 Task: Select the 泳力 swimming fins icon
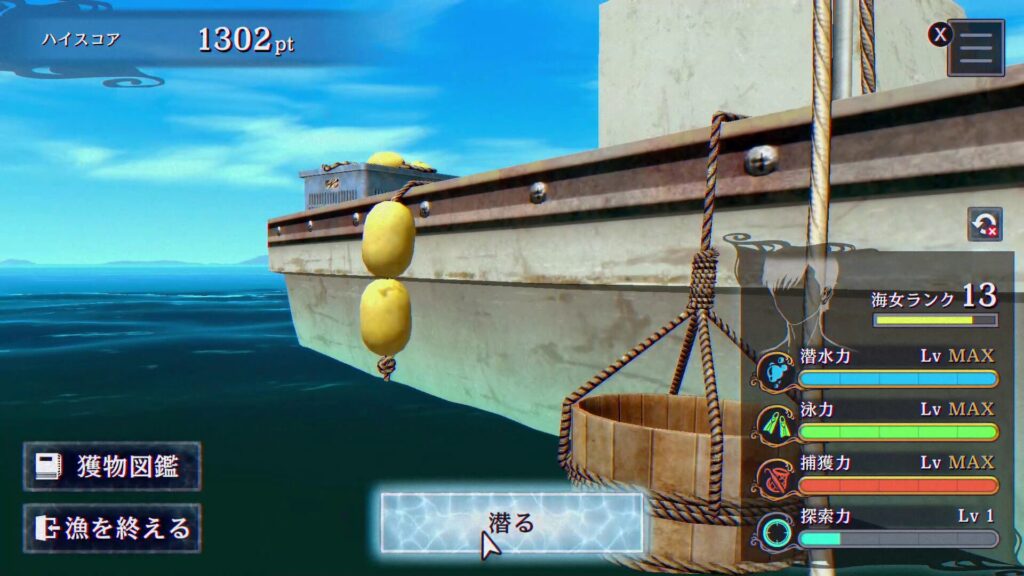[x=775, y=424]
